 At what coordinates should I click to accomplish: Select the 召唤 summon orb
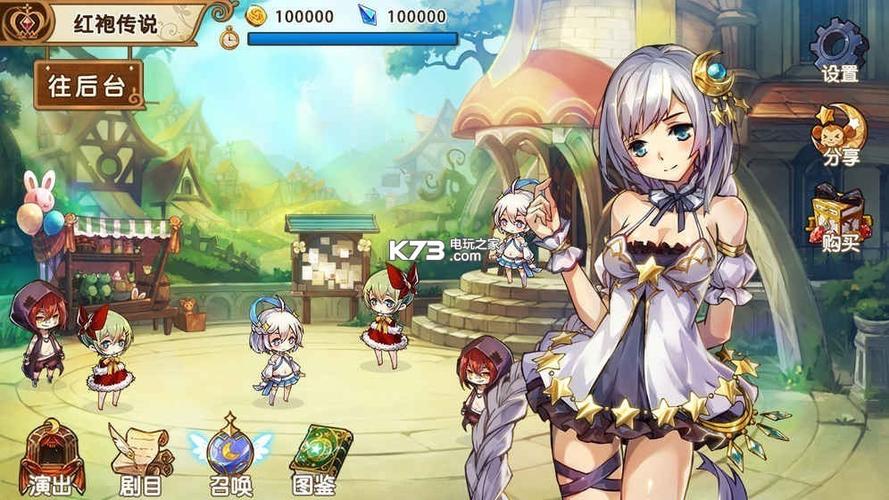click(x=230, y=455)
